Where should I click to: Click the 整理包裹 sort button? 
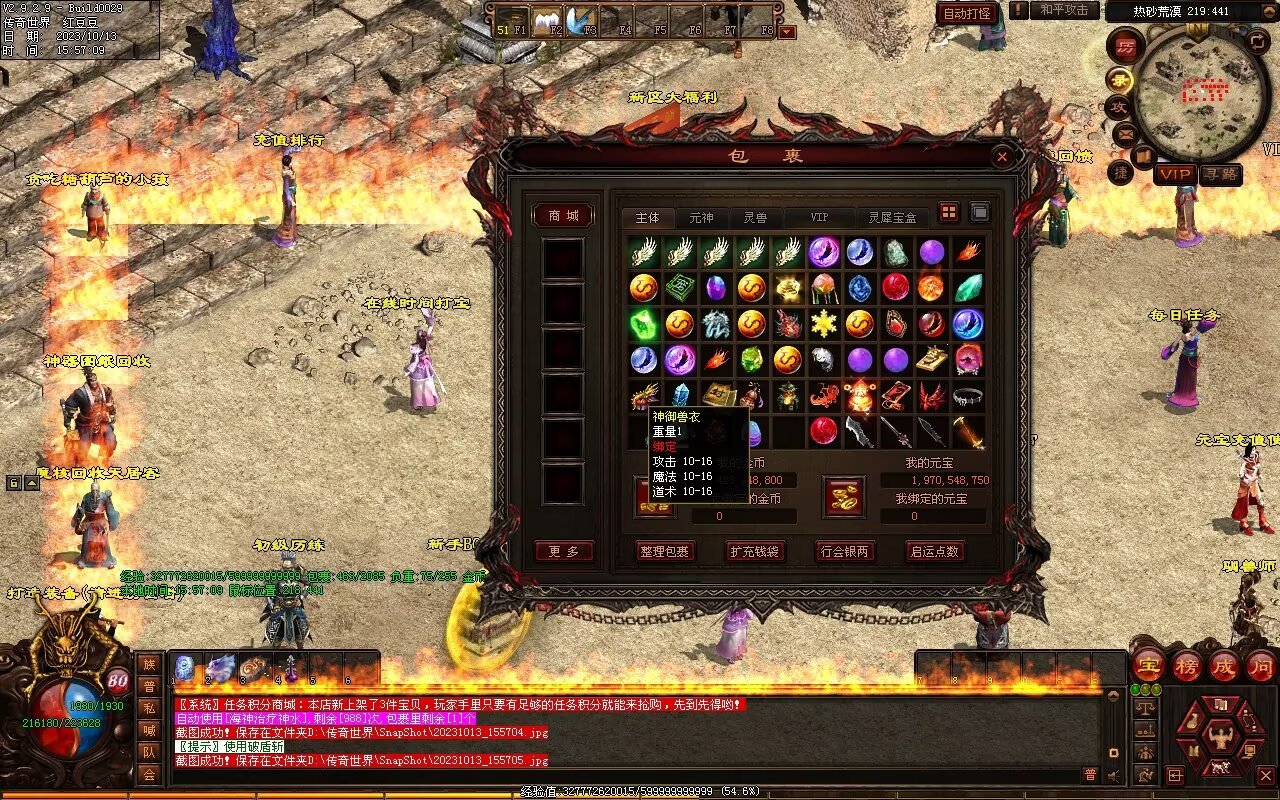[665, 551]
